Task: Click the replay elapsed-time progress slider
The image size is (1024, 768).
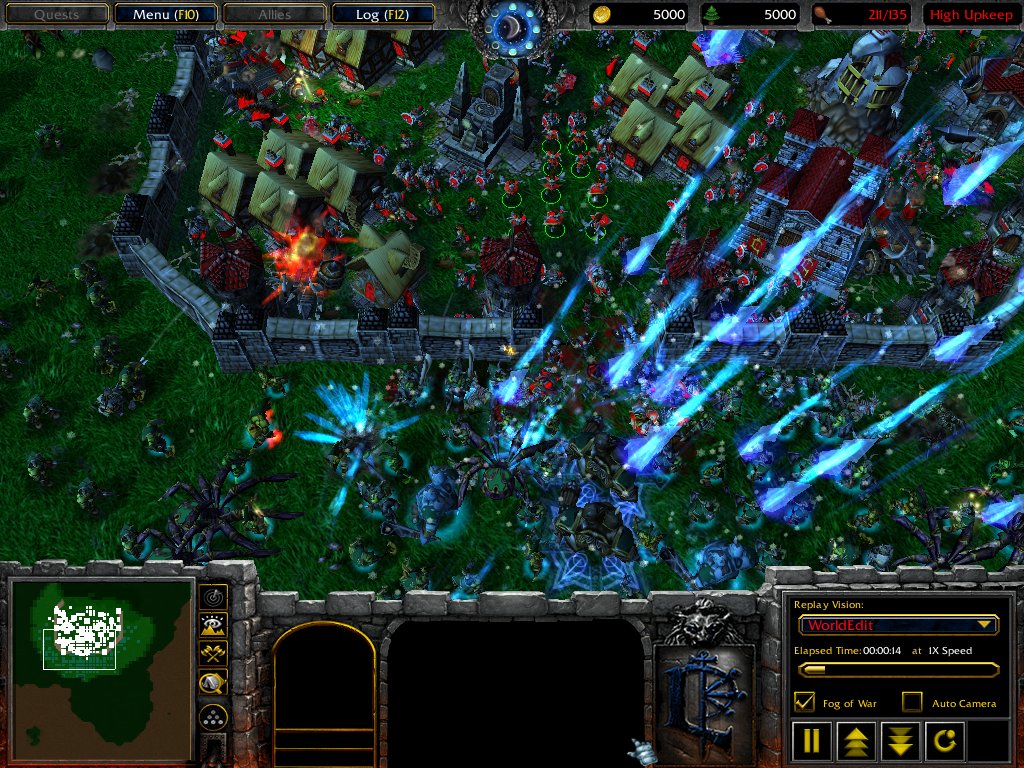Action: click(x=898, y=670)
